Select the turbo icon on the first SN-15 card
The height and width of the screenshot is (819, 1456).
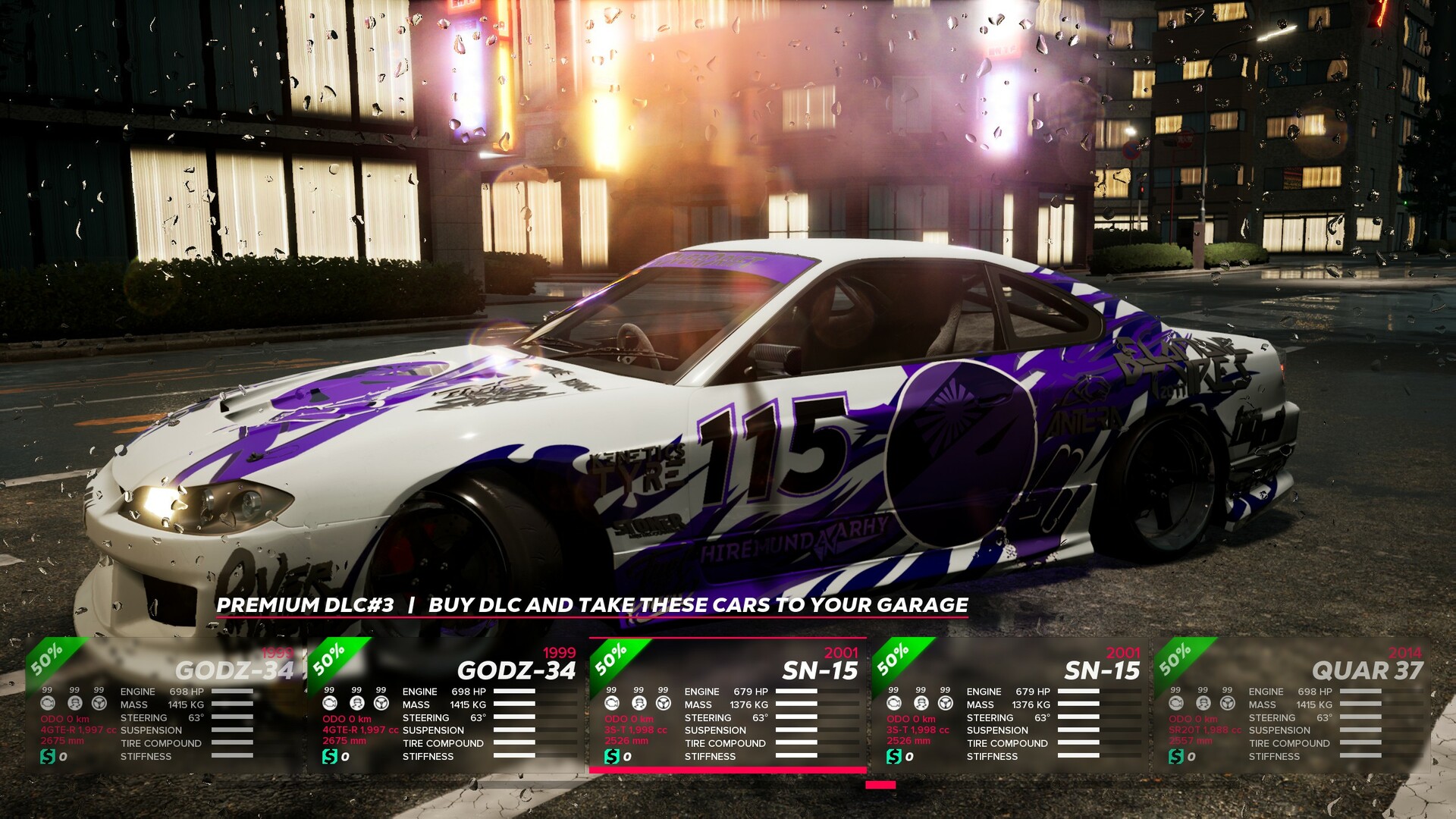(613, 703)
